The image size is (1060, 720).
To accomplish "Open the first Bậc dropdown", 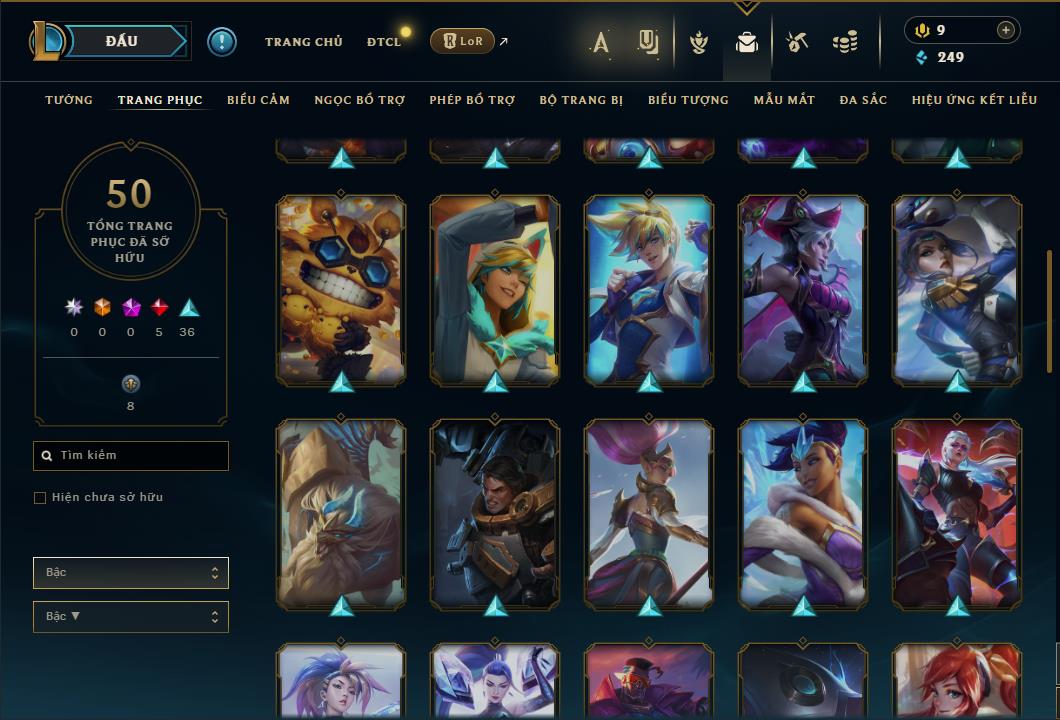I will [x=131, y=573].
